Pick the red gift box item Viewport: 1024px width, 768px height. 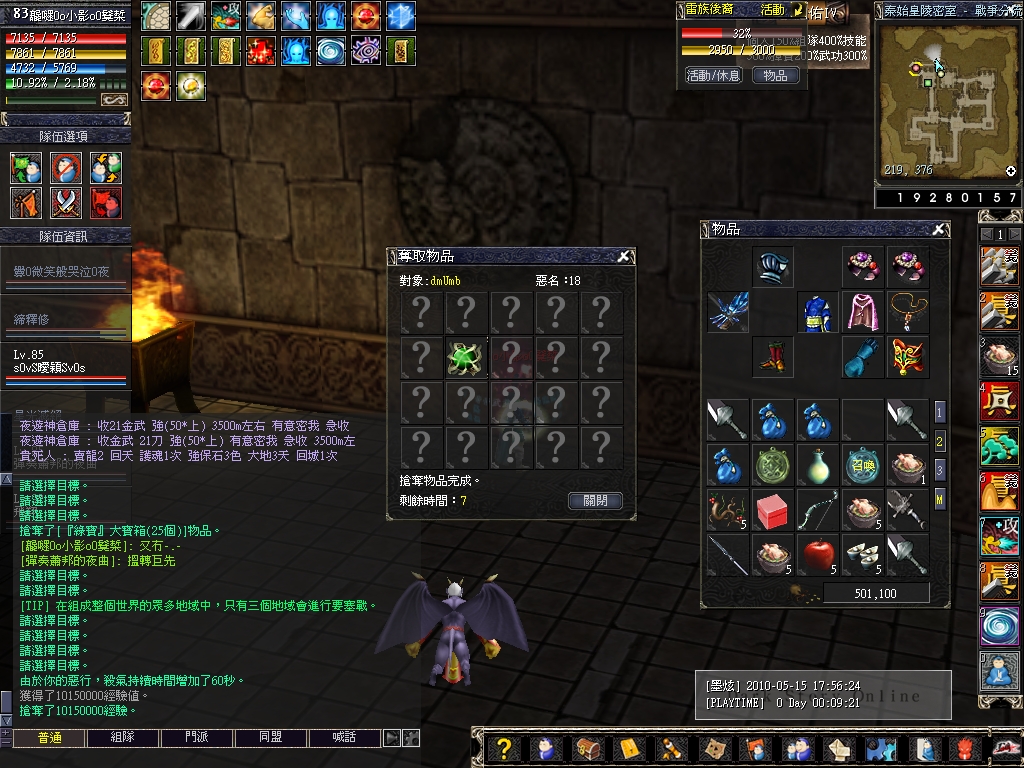(772, 510)
